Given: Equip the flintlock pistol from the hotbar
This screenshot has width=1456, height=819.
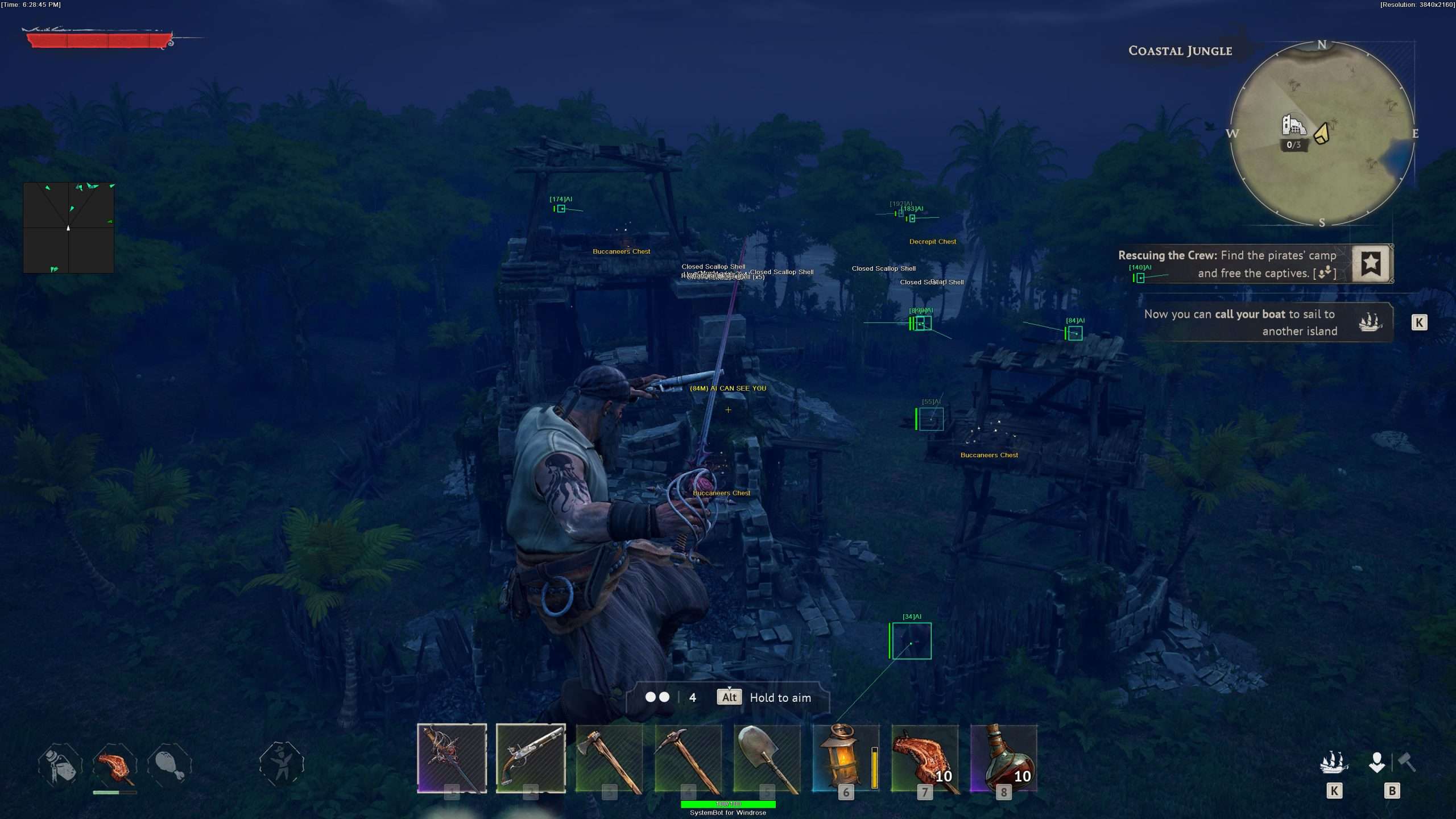Looking at the screenshot, I should [531, 758].
